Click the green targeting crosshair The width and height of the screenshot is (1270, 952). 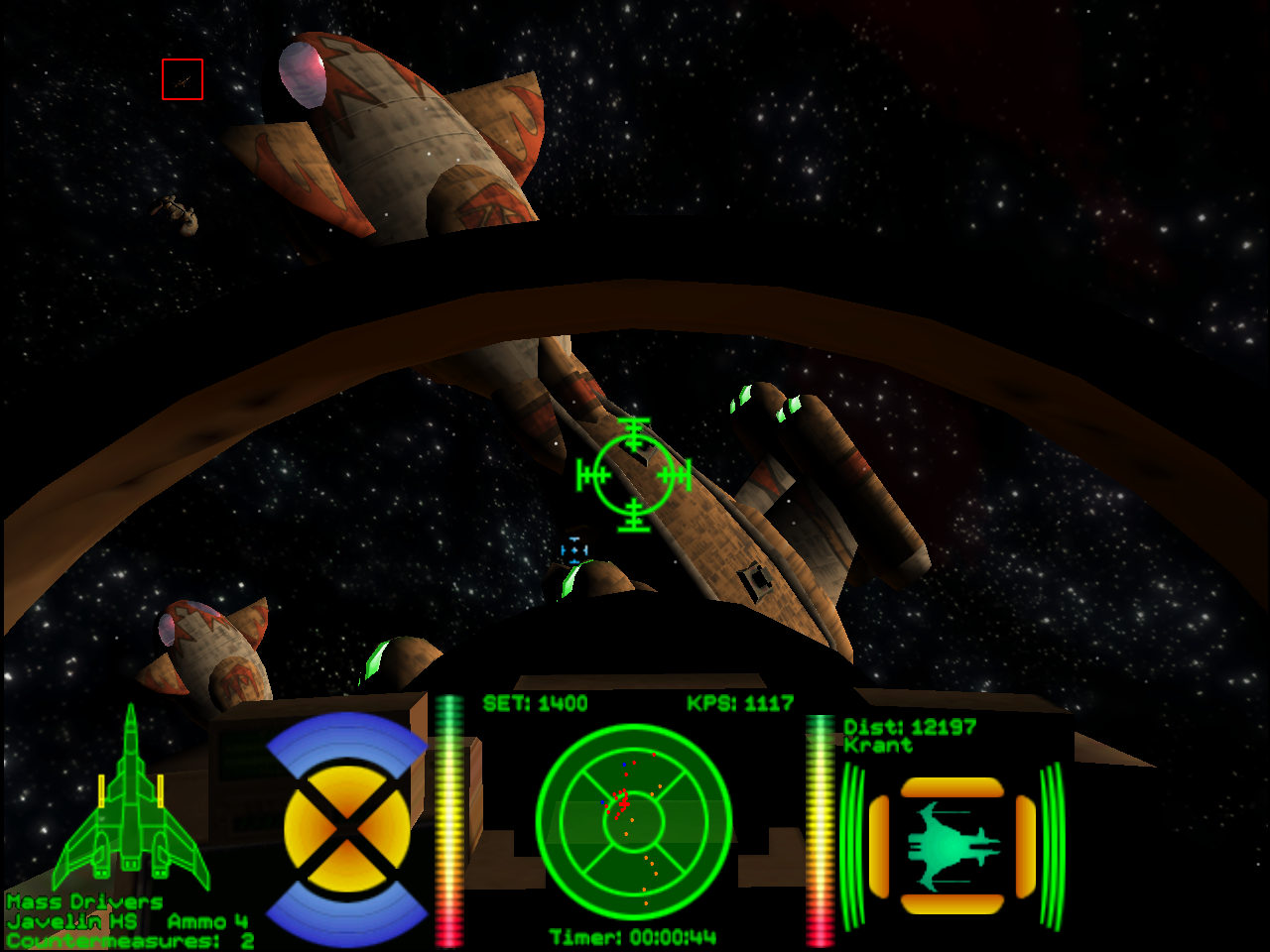(634, 475)
